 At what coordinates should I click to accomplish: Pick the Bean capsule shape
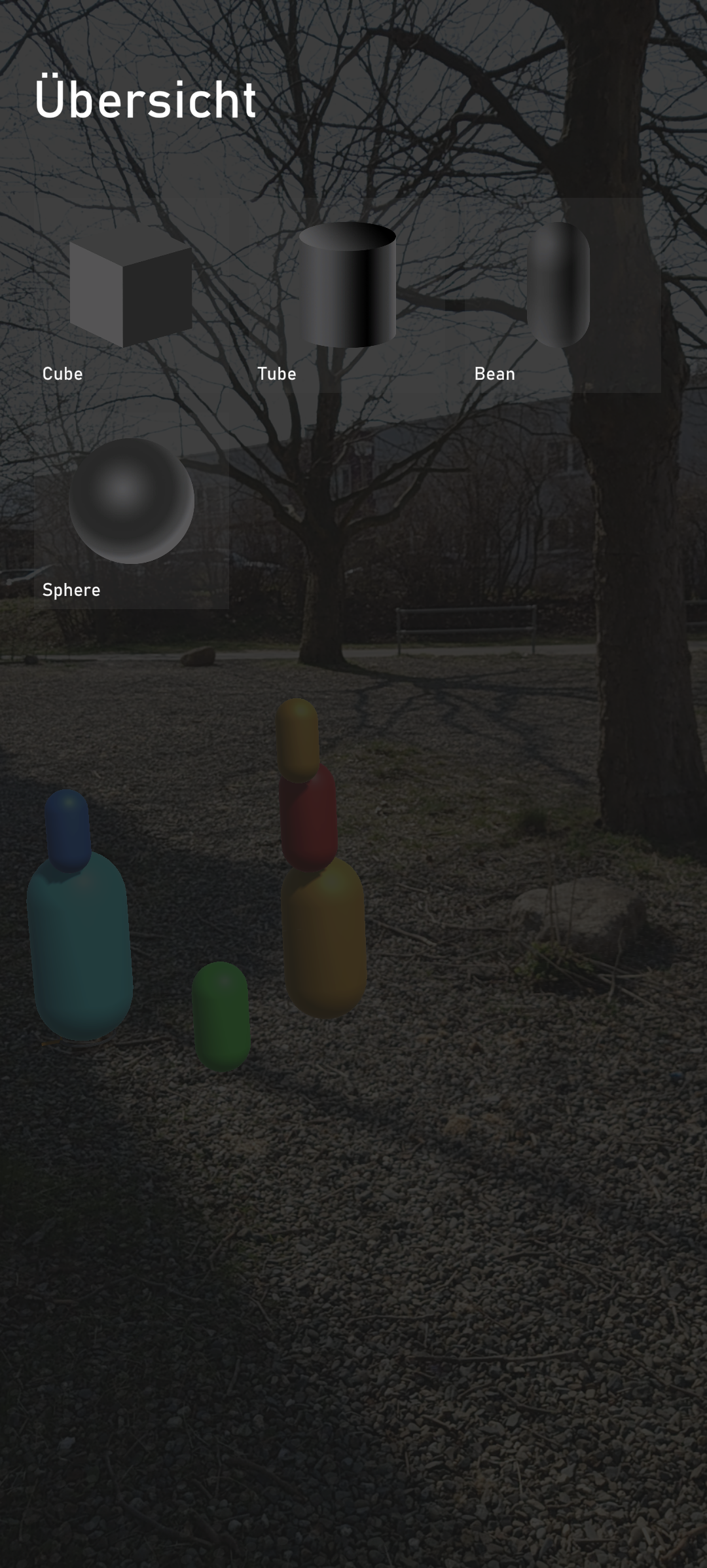pyautogui.click(x=560, y=295)
